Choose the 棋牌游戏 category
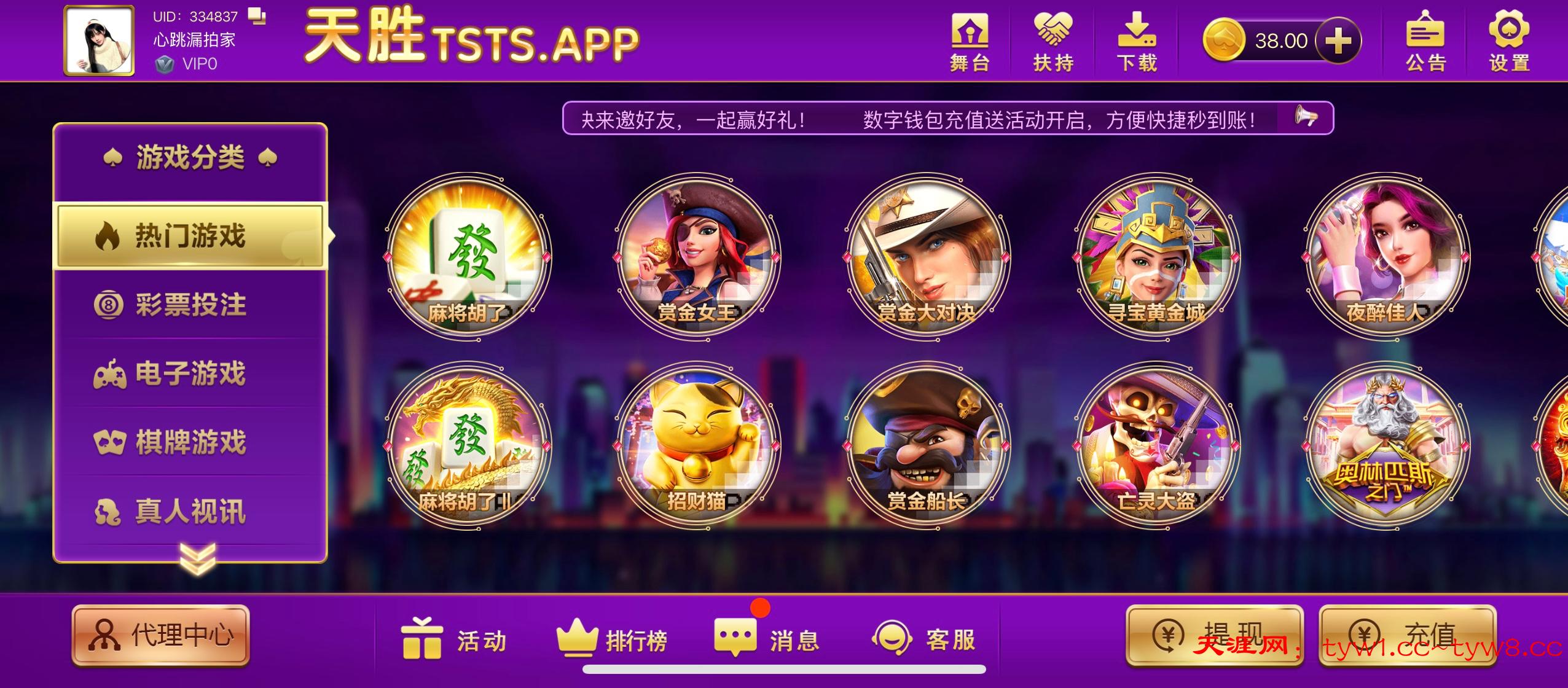The image size is (1568, 688). [x=190, y=443]
